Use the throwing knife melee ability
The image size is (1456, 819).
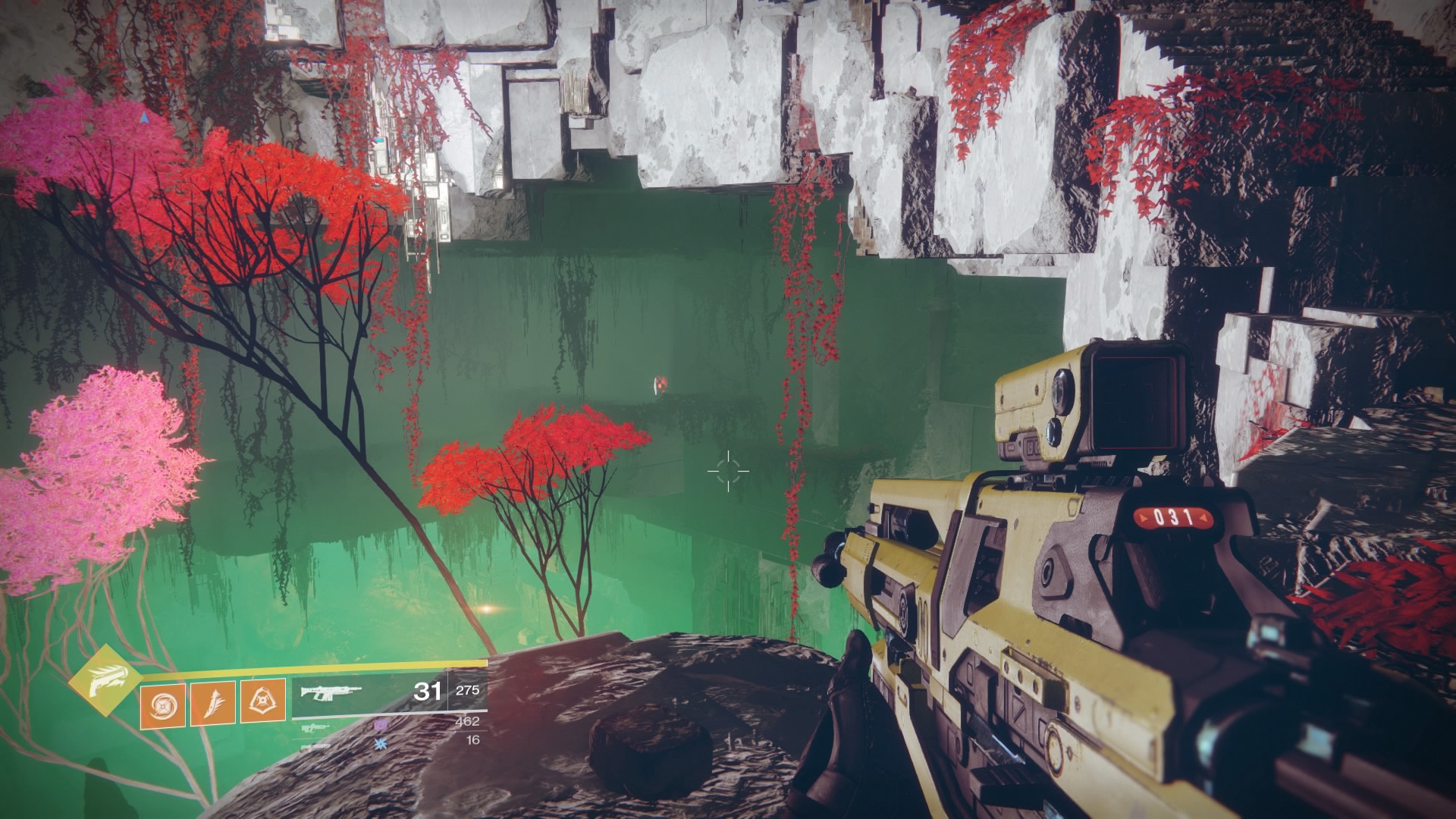click(x=212, y=701)
